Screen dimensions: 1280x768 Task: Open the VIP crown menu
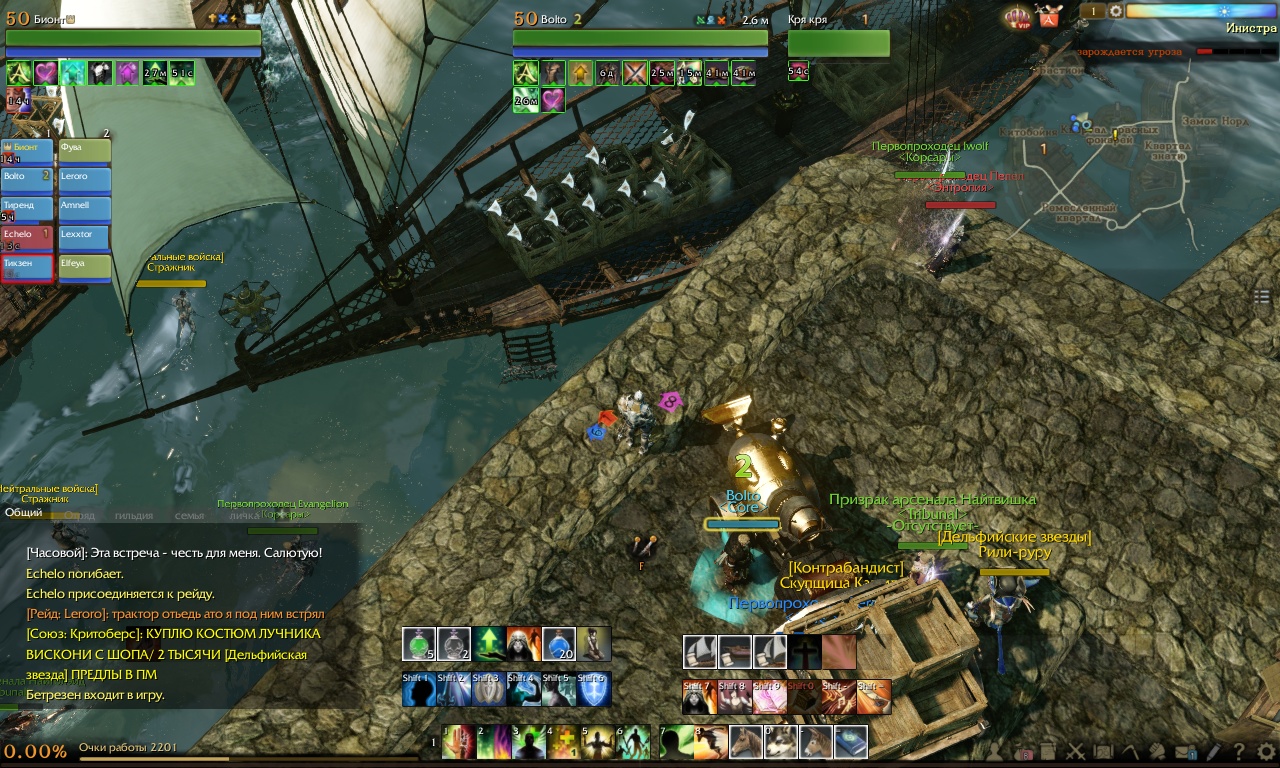point(1018,17)
